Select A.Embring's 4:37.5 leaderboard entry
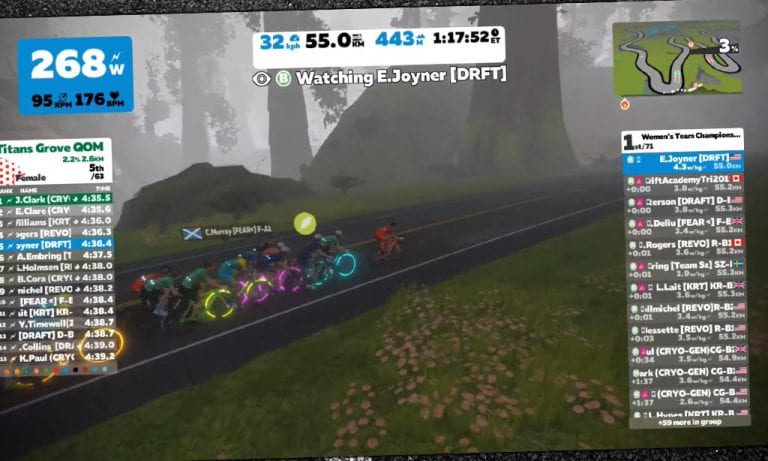 point(58,255)
